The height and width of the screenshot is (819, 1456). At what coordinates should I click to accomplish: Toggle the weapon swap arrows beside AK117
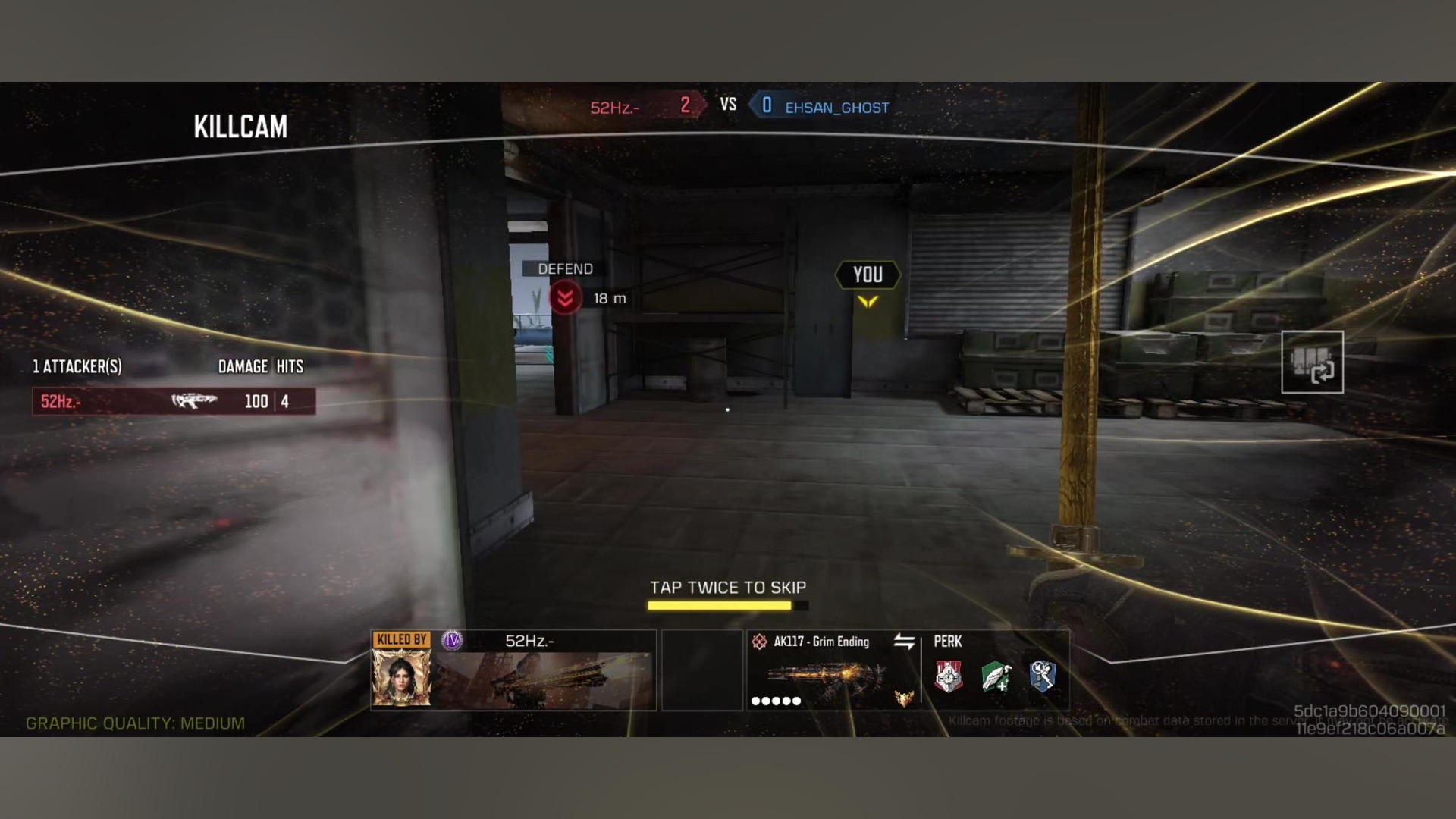pos(904,642)
